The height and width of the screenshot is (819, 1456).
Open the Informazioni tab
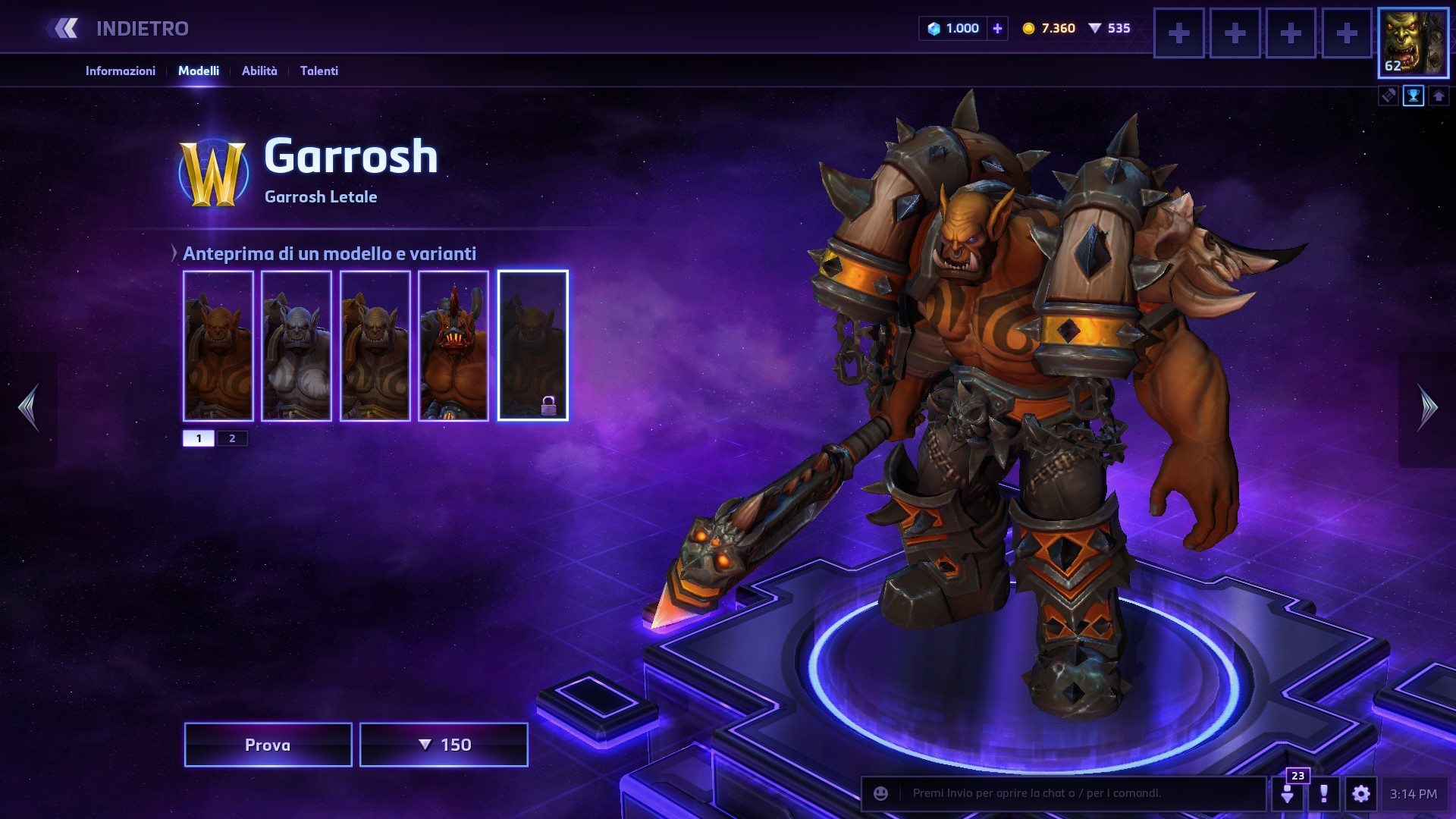tap(120, 71)
